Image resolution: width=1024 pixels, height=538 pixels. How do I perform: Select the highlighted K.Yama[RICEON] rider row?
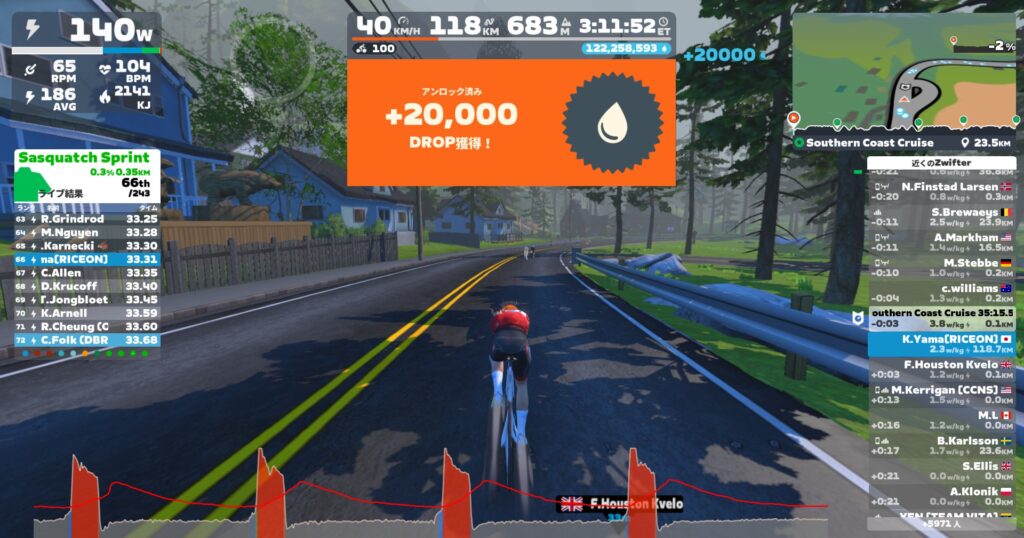pos(940,344)
